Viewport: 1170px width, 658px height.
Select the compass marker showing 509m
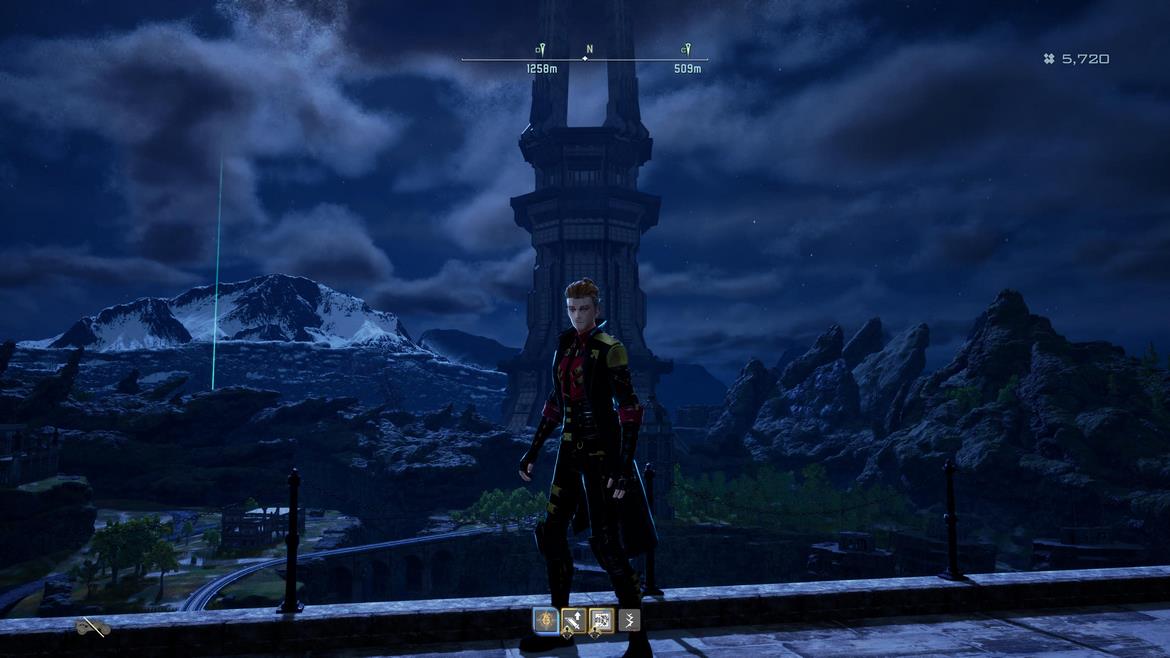pyautogui.click(x=686, y=49)
